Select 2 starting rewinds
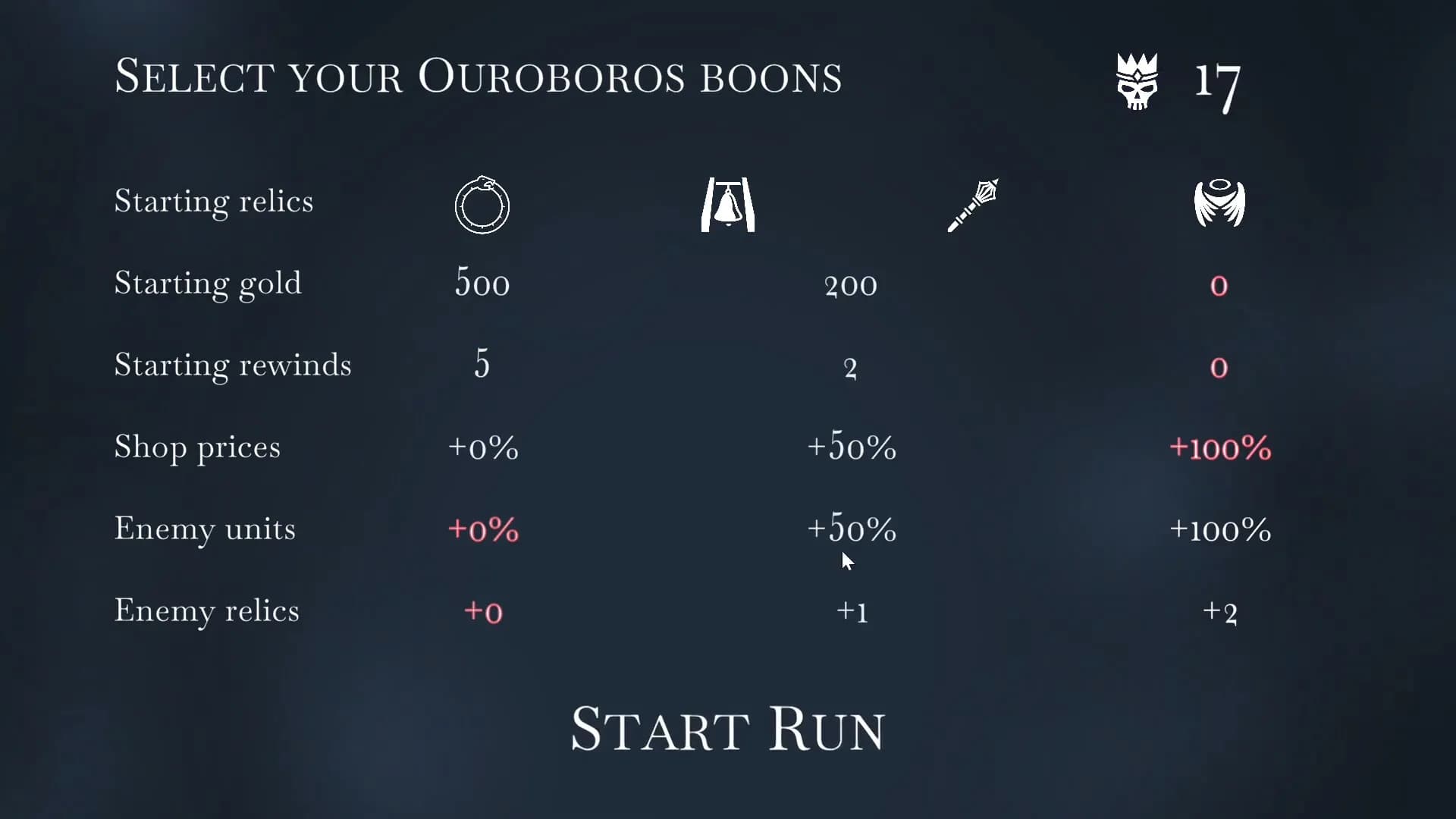1456x819 pixels. pyautogui.click(x=851, y=367)
